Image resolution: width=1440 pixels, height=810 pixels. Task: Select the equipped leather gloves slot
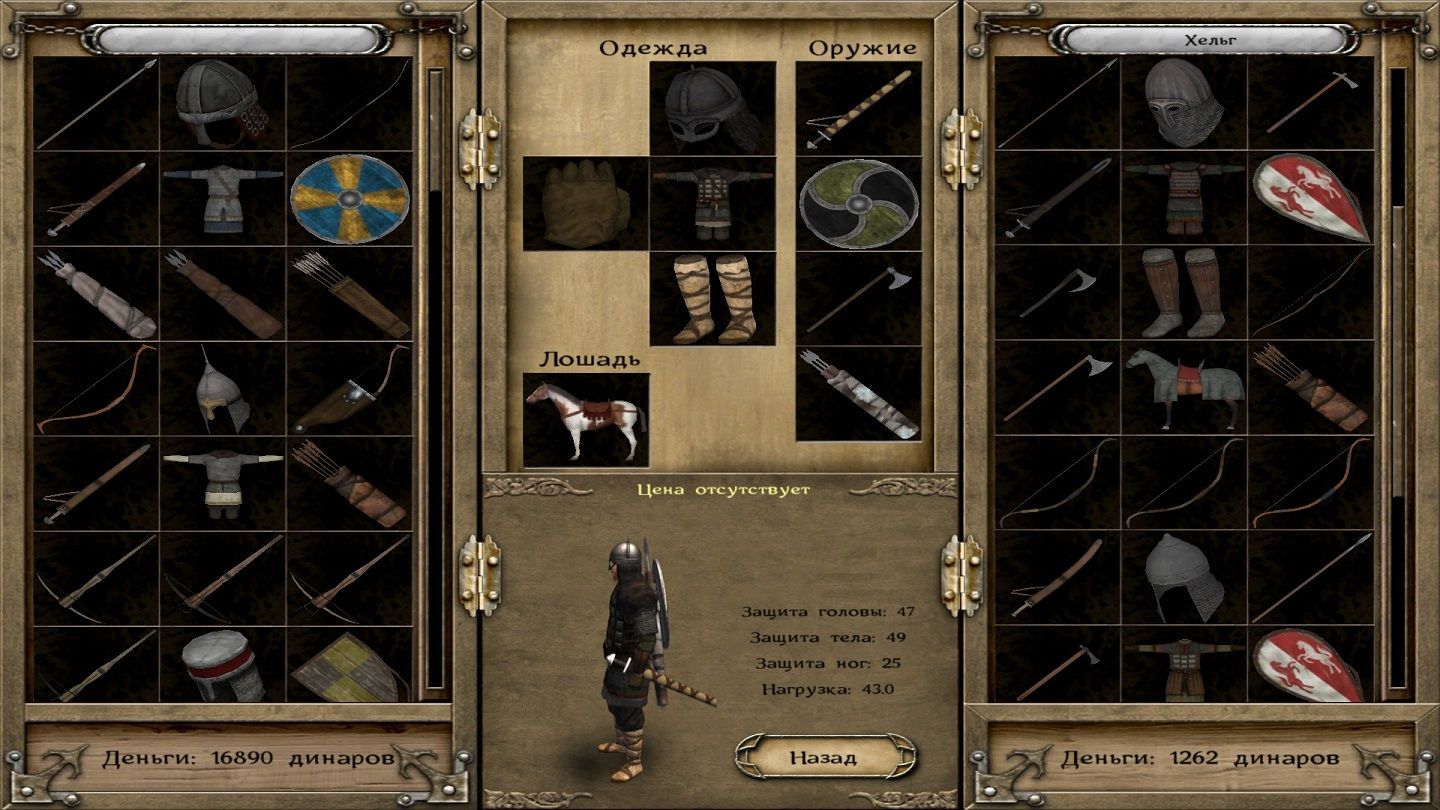(x=585, y=203)
